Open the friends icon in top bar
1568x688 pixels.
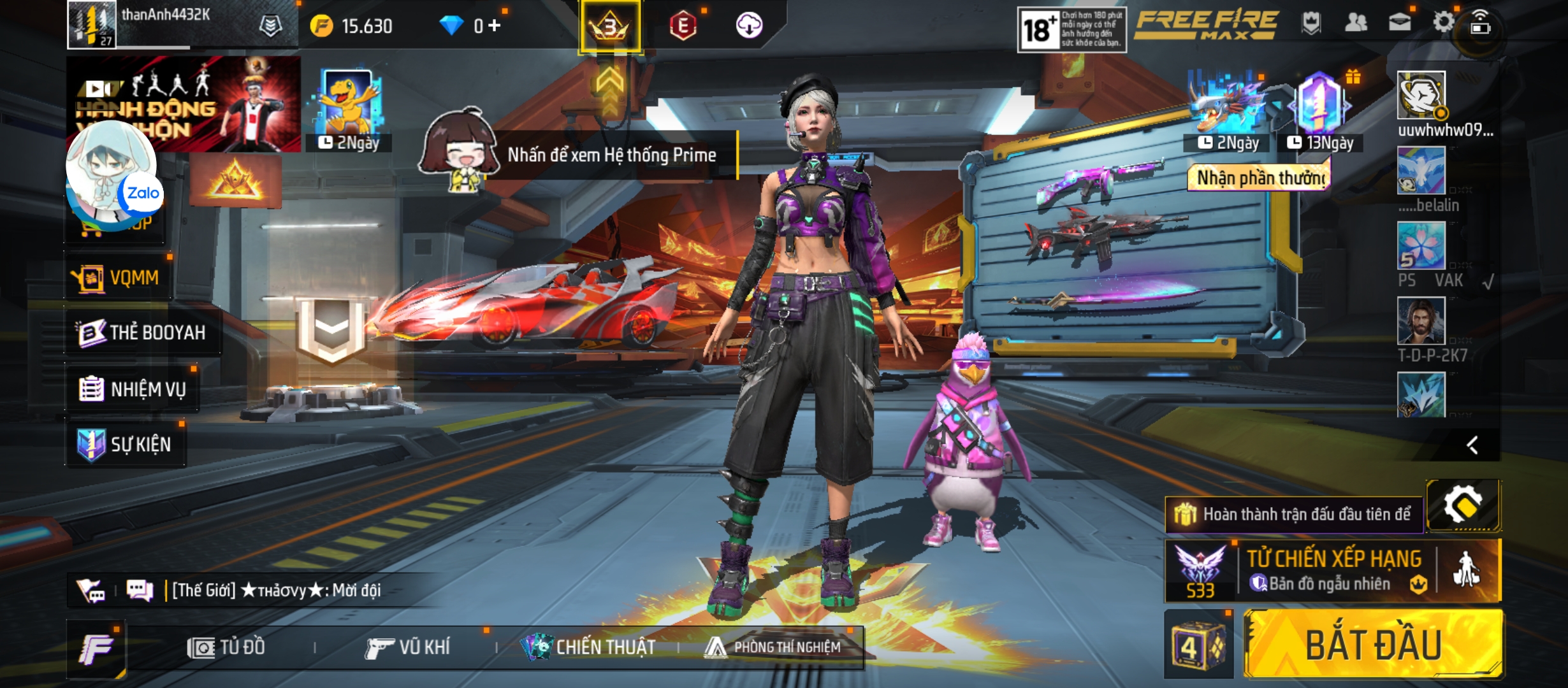(1355, 23)
